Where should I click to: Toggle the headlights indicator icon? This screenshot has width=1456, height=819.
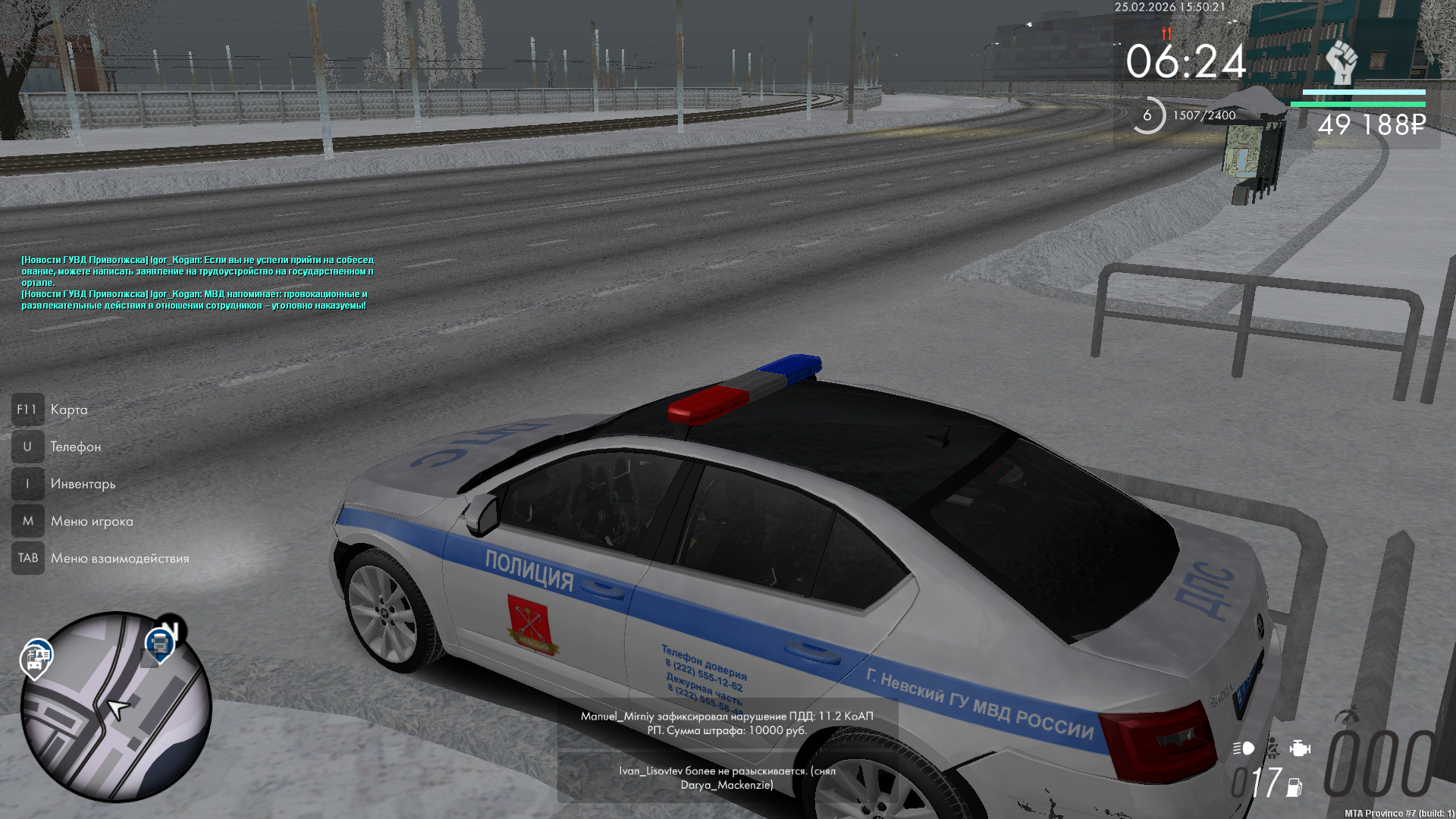click(1243, 748)
